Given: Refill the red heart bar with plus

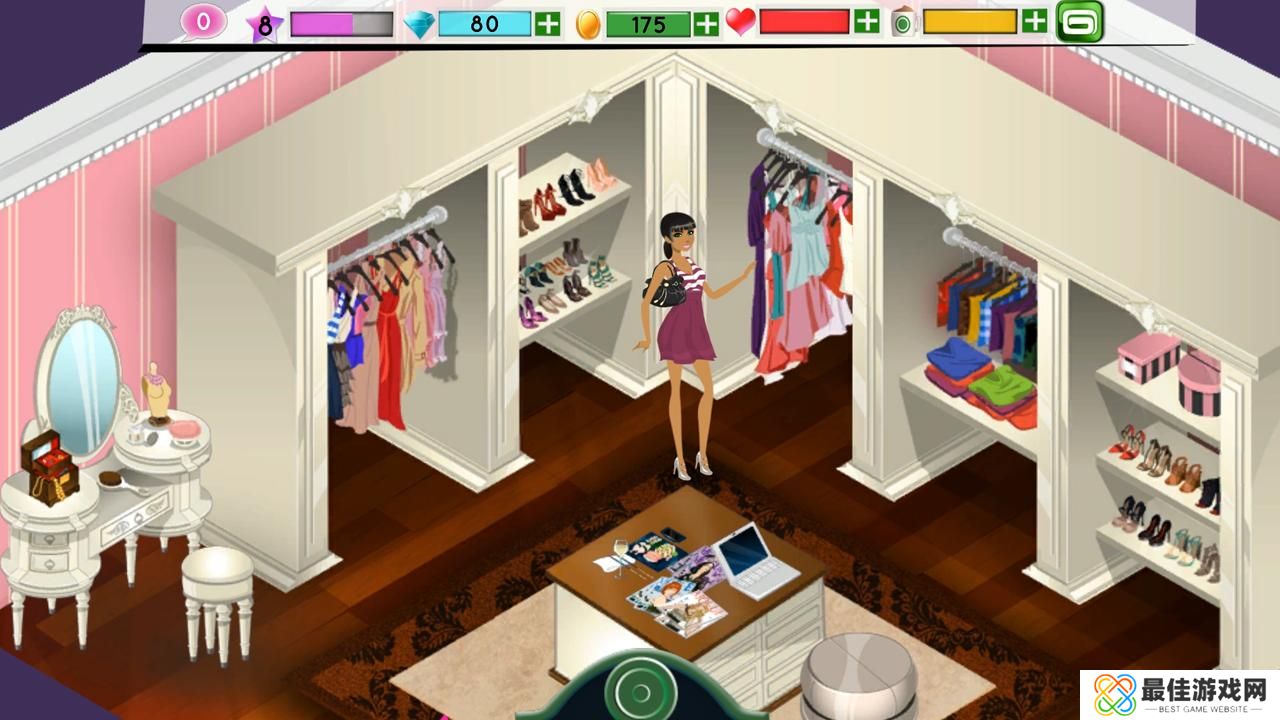Looking at the screenshot, I should (x=867, y=21).
